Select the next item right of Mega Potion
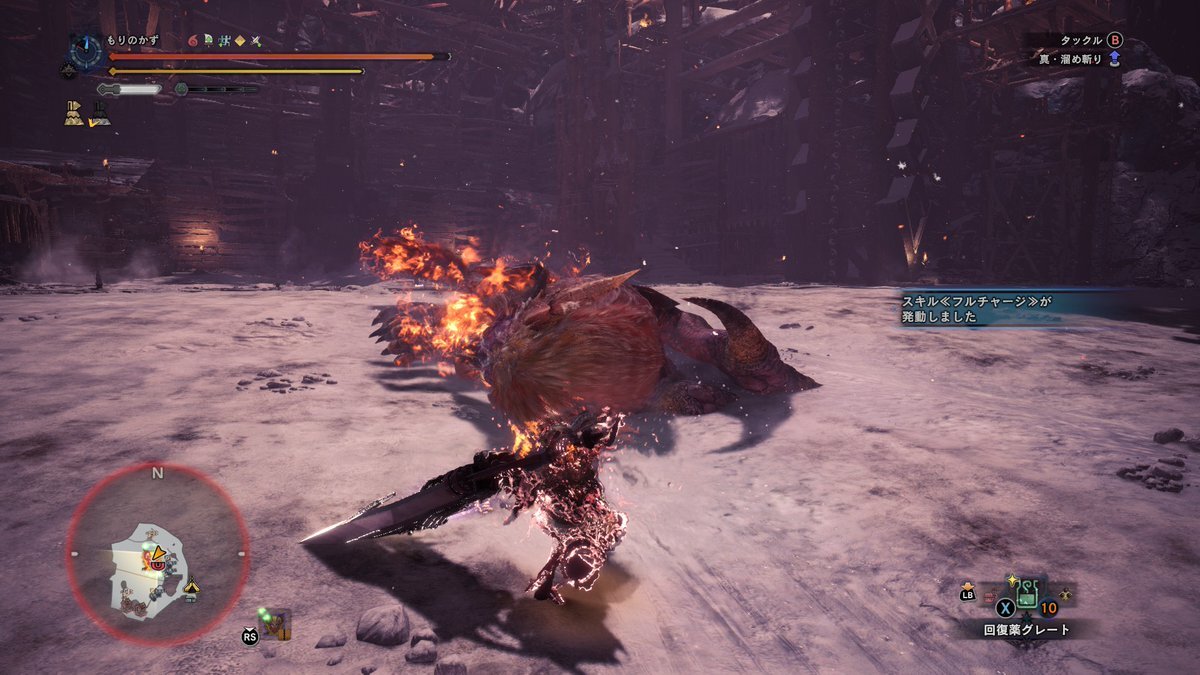 [1064, 594]
